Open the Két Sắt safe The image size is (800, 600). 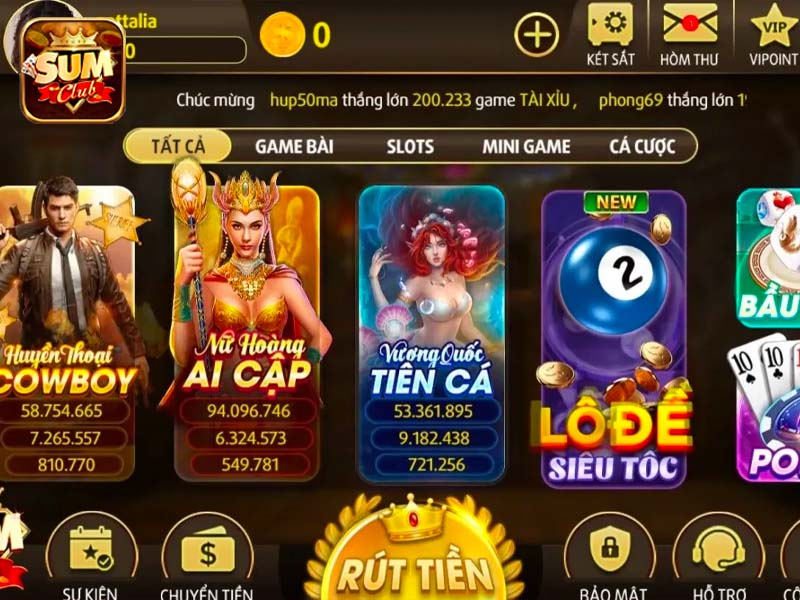click(x=610, y=34)
